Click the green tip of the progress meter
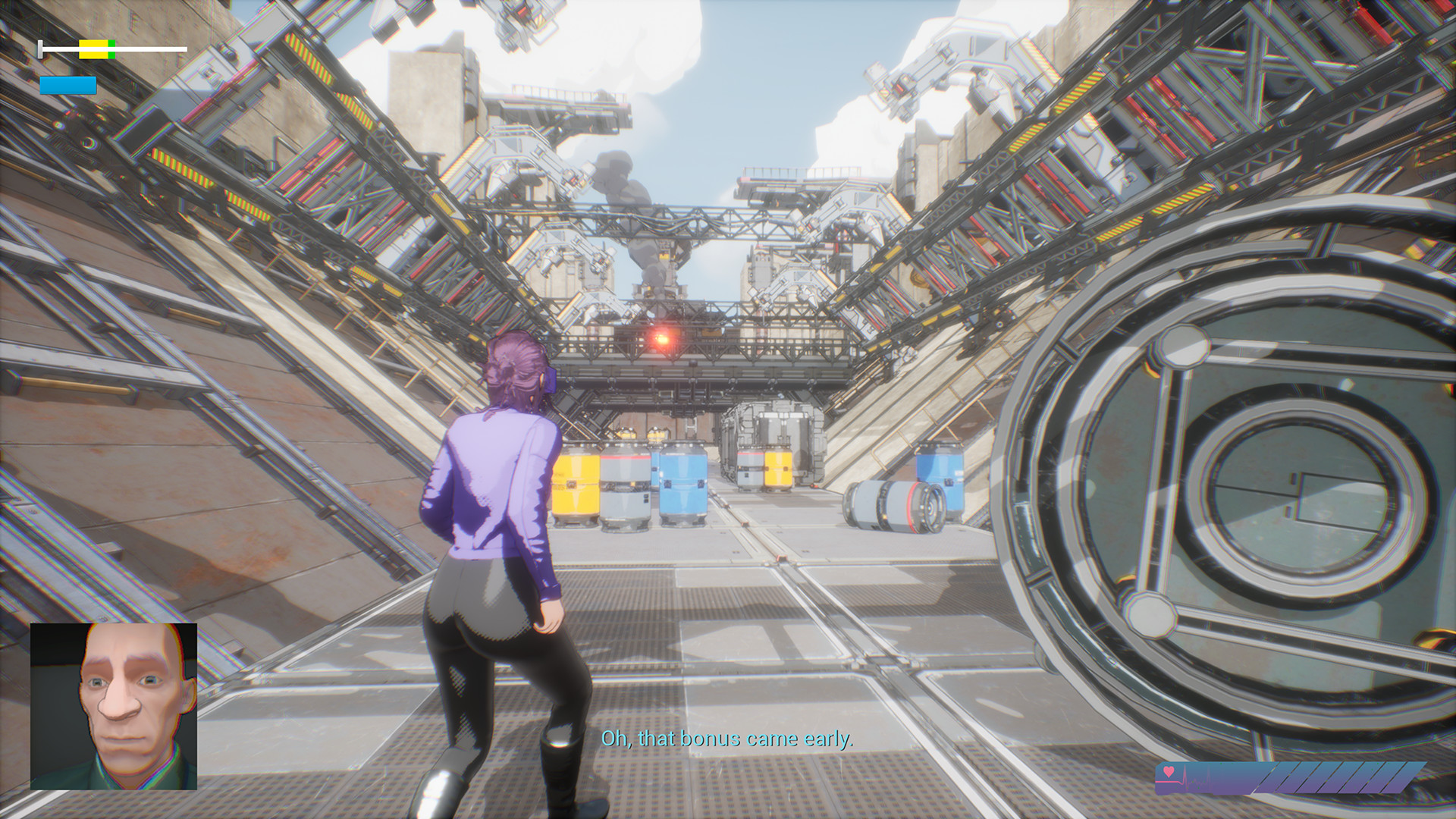Image resolution: width=1456 pixels, height=819 pixels. point(112,49)
